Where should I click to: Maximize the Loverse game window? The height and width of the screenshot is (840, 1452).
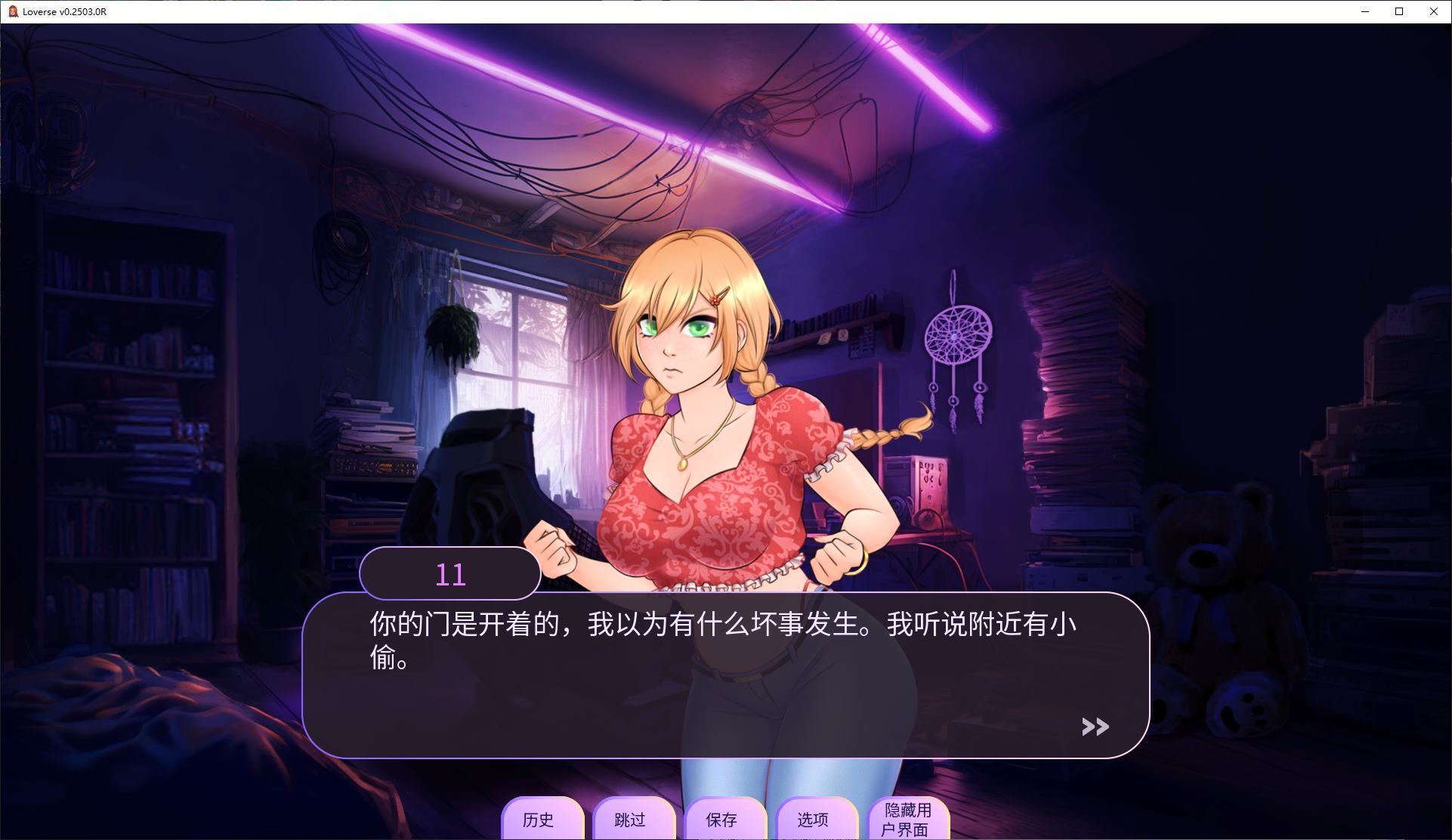point(1398,11)
